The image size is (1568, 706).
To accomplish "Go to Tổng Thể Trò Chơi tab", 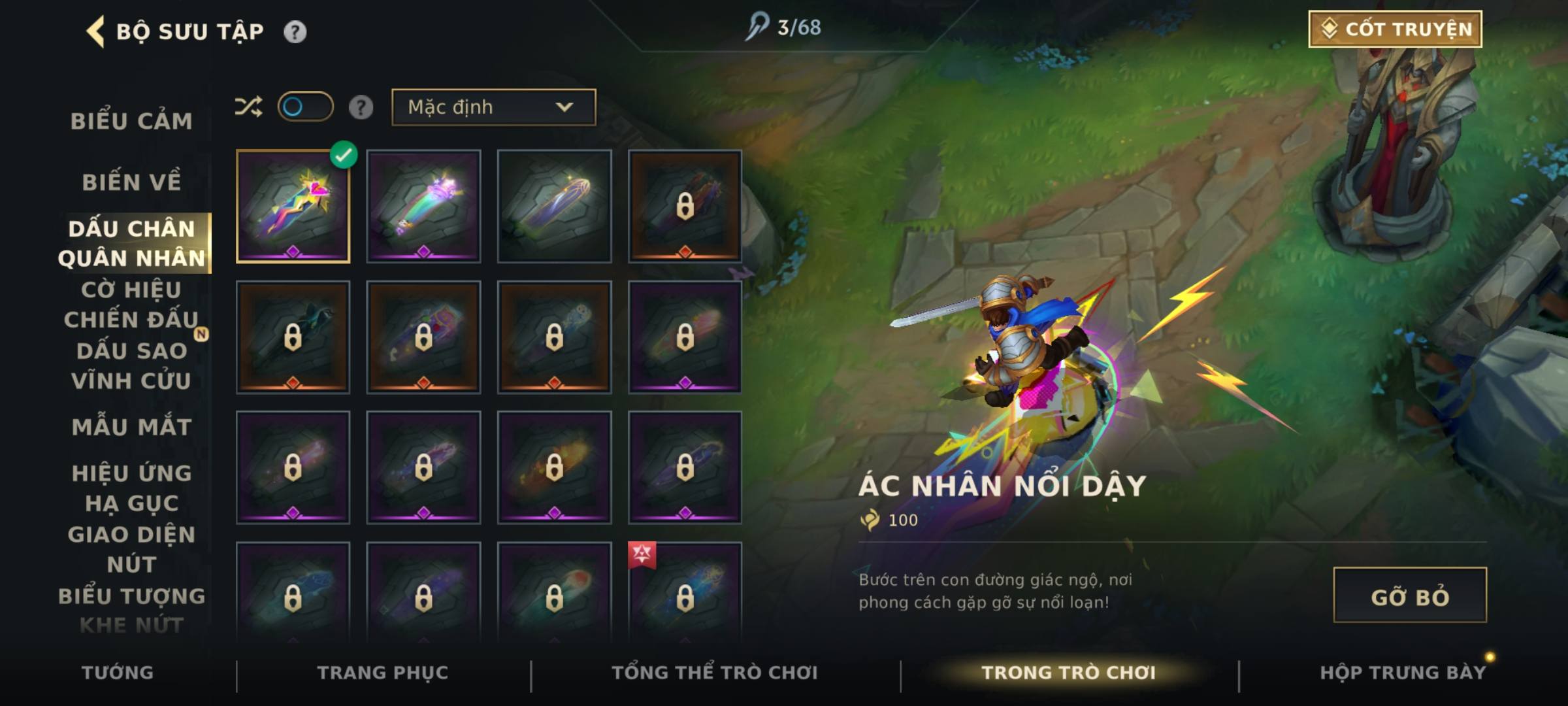I will click(714, 673).
